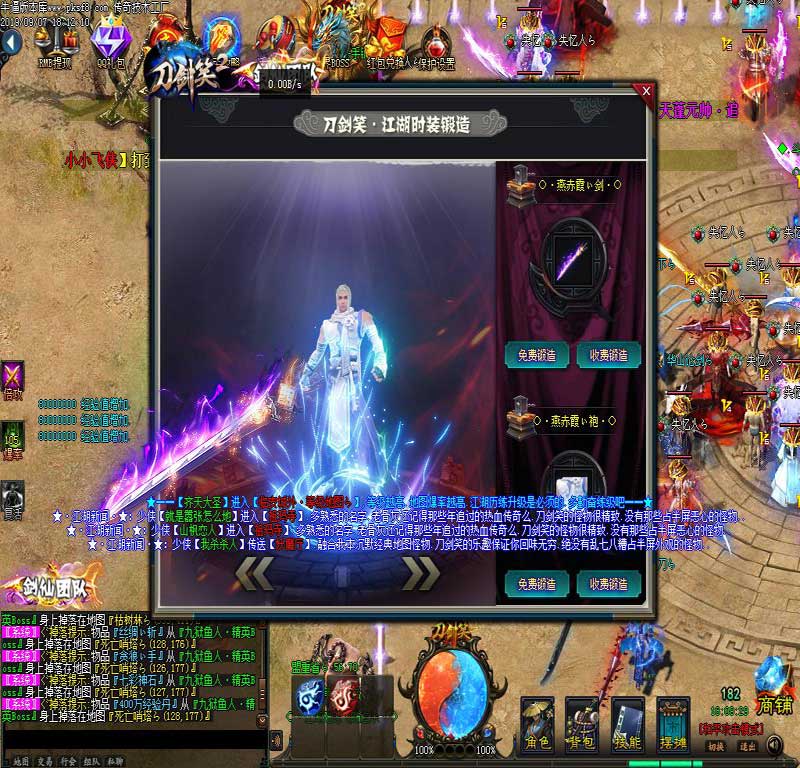Viewport: 800px width, 768px height.
Task: Click 收费锻造 under the sword item
Action: (x=609, y=355)
